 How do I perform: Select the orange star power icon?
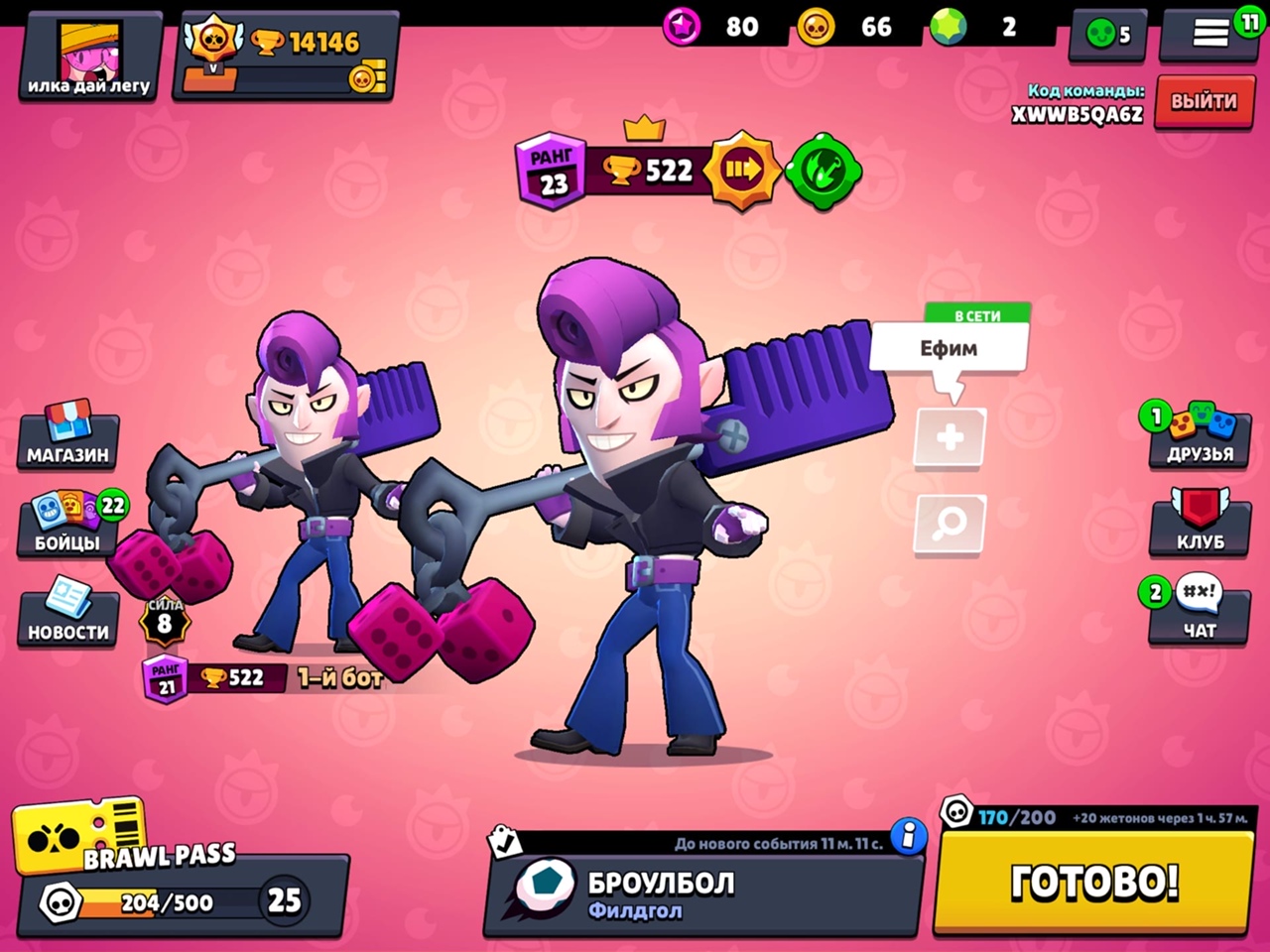point(741,171)
